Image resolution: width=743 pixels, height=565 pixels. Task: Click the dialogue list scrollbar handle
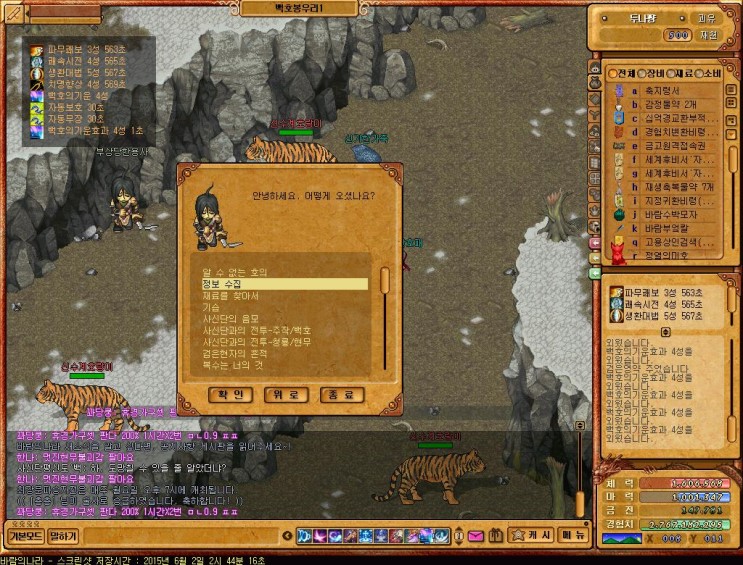pyautogui.click(x=384, y=277)
